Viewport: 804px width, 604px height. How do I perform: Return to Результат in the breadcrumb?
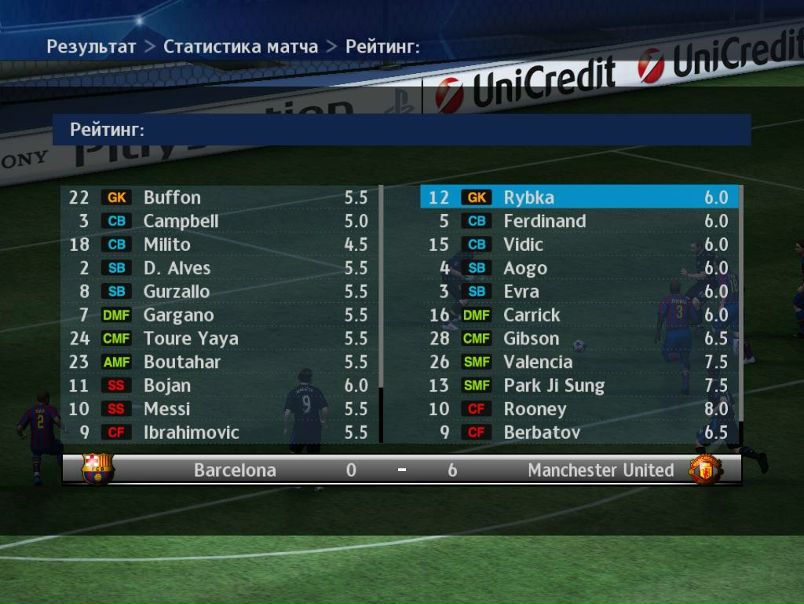tap(91, 47)
